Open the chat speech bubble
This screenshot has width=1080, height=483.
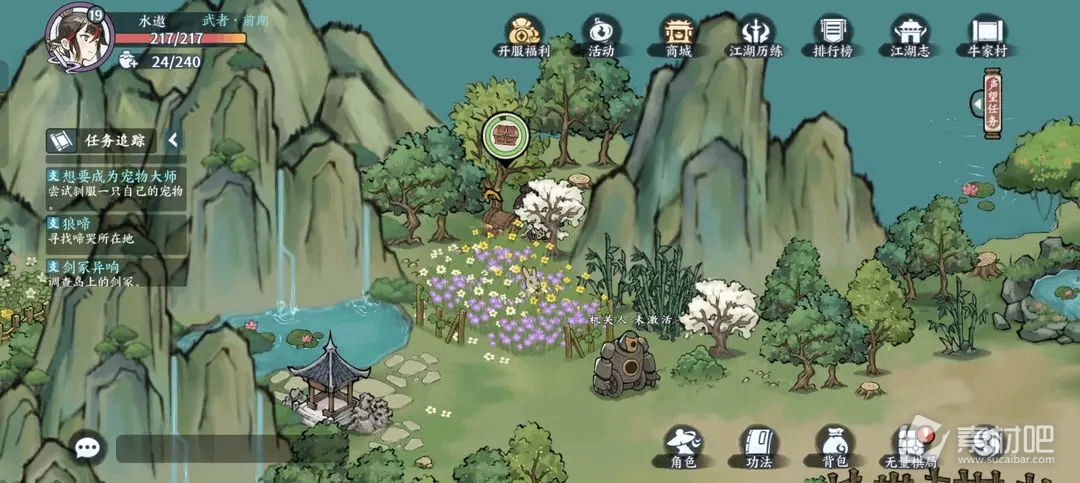(88, 447)
